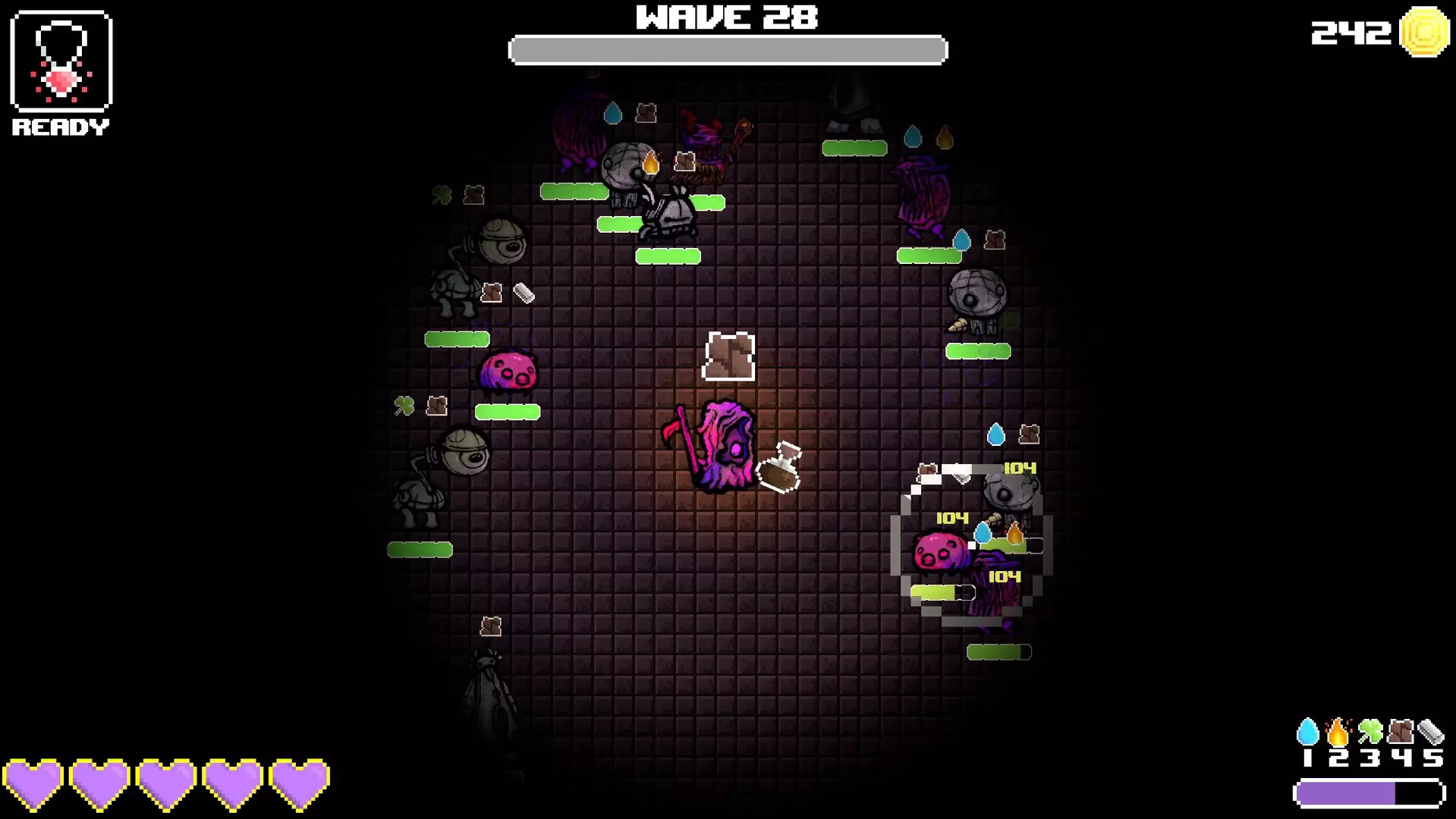The height and width of the screenshot is (819, 1456).
Task: Click the WAVE 28 title text
Action: pyautogui.click(x=726, y=17)
